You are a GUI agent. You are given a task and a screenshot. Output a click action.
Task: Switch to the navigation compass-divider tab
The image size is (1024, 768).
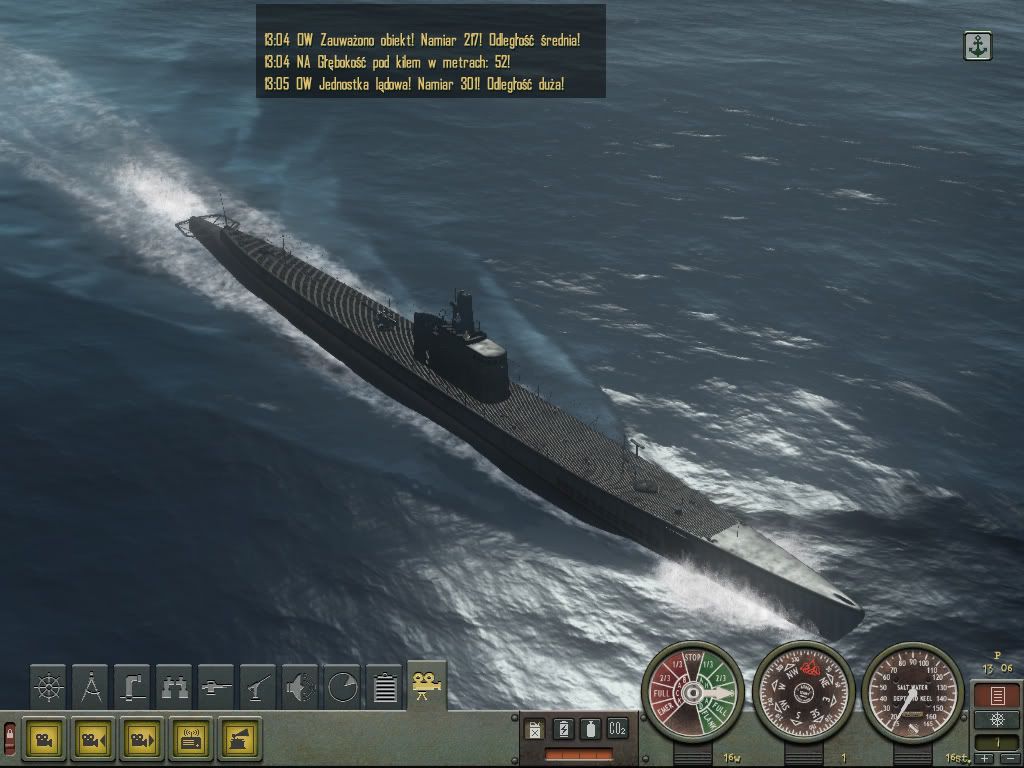91,687
